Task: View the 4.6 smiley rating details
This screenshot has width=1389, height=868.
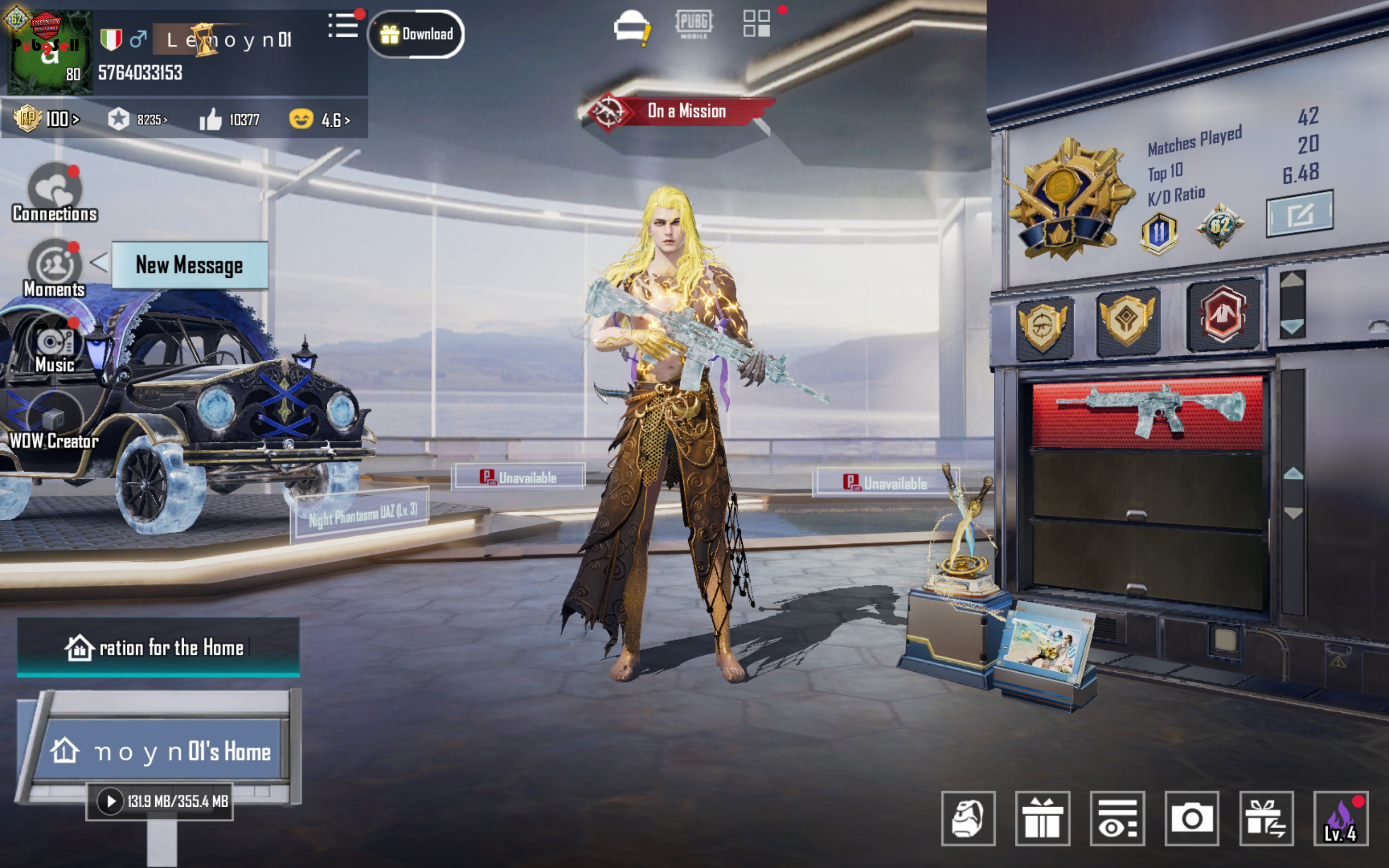Action: pyautogui.click(x=320, y=120)
